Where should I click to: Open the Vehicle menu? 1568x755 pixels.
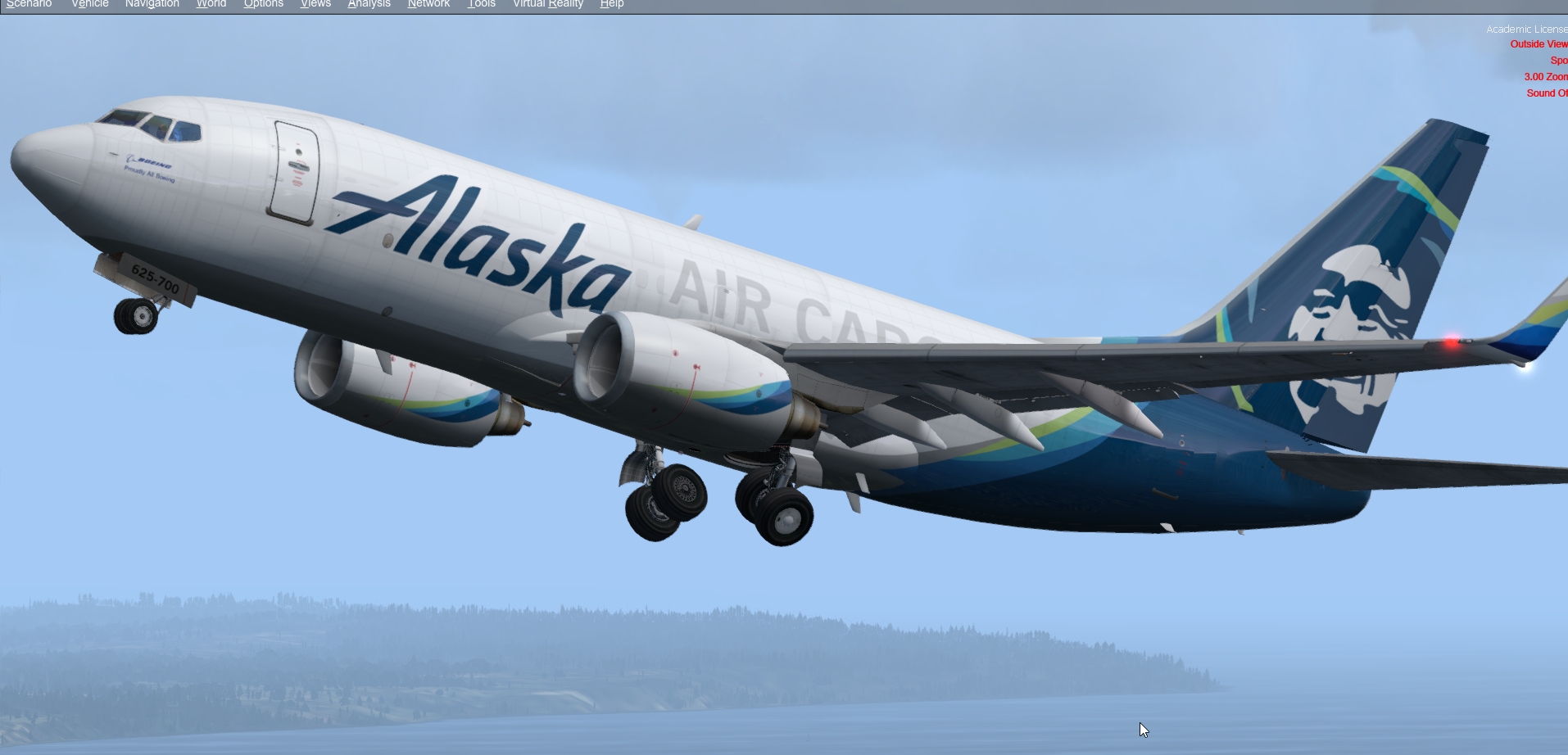89,4
